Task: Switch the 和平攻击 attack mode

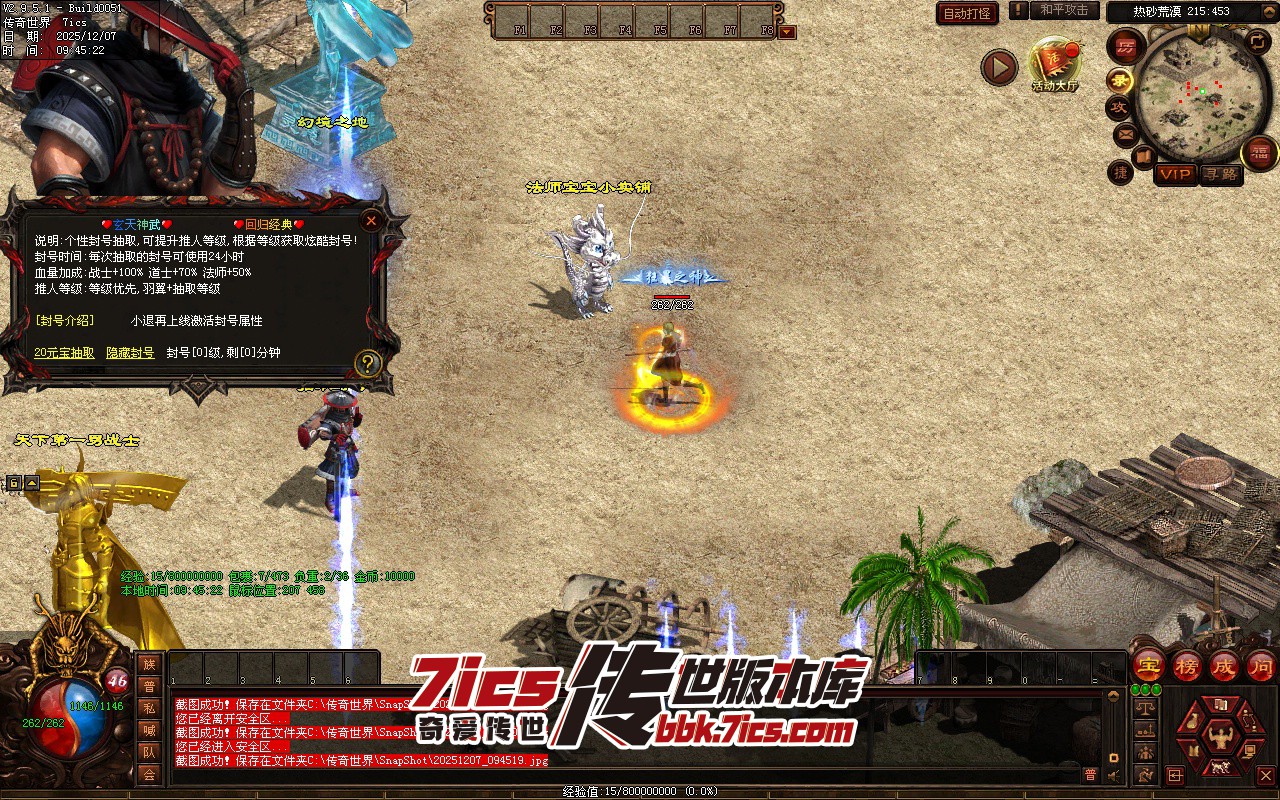Action: [x=1064, y=10]
